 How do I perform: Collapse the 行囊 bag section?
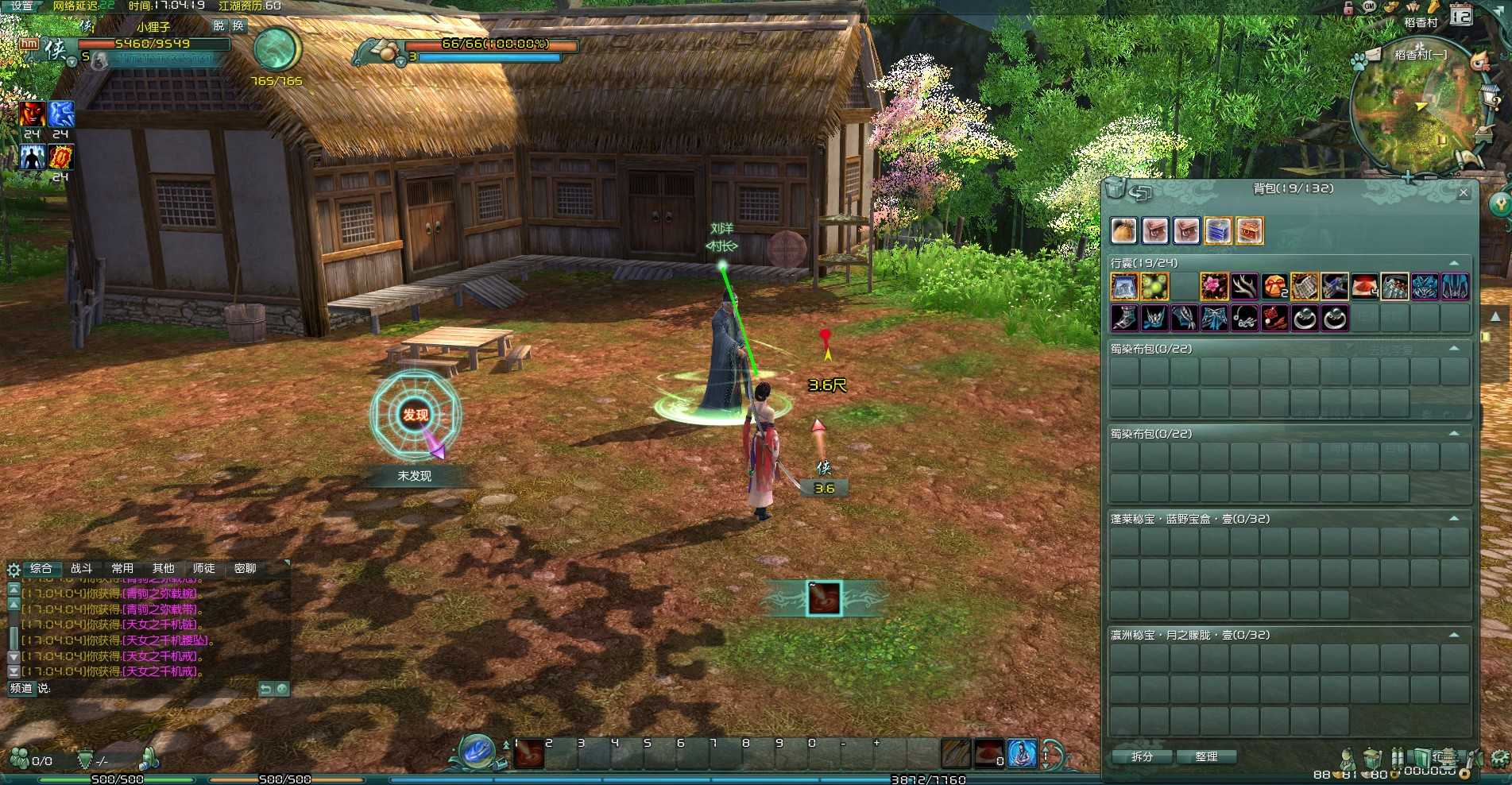point(1454,263)
